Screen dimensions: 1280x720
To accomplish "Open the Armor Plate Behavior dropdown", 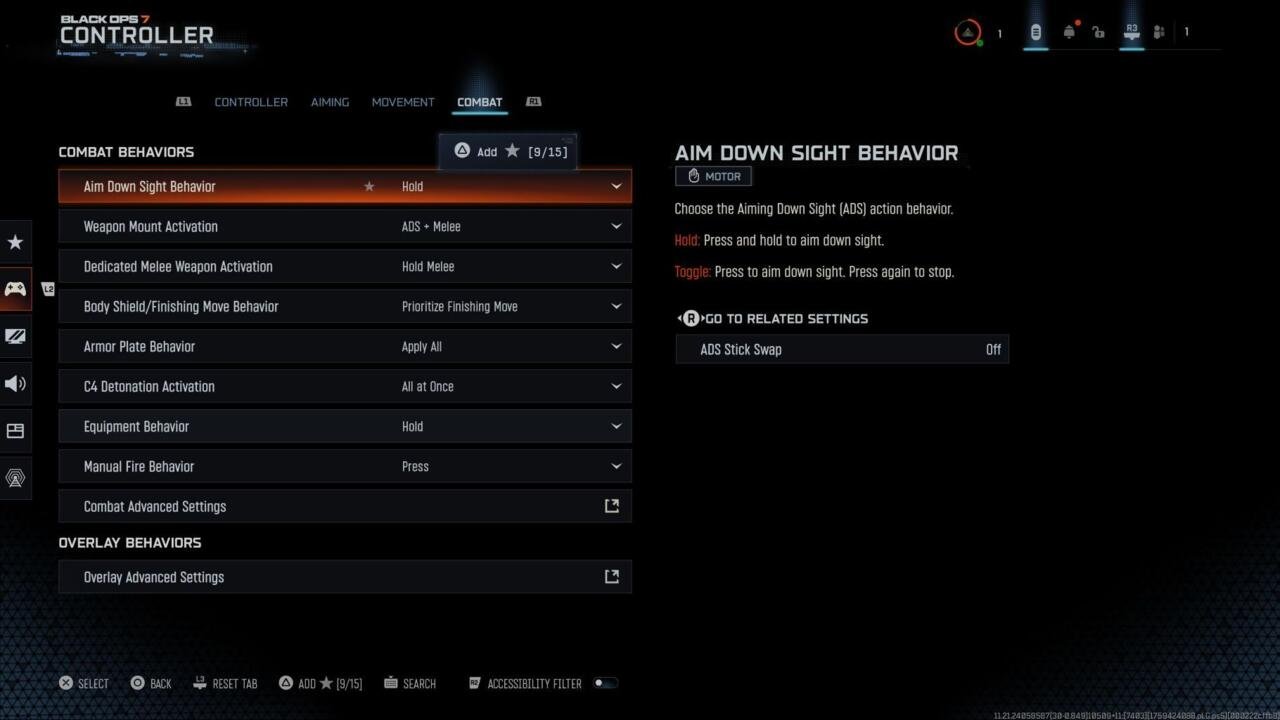I will coord(617,346).
